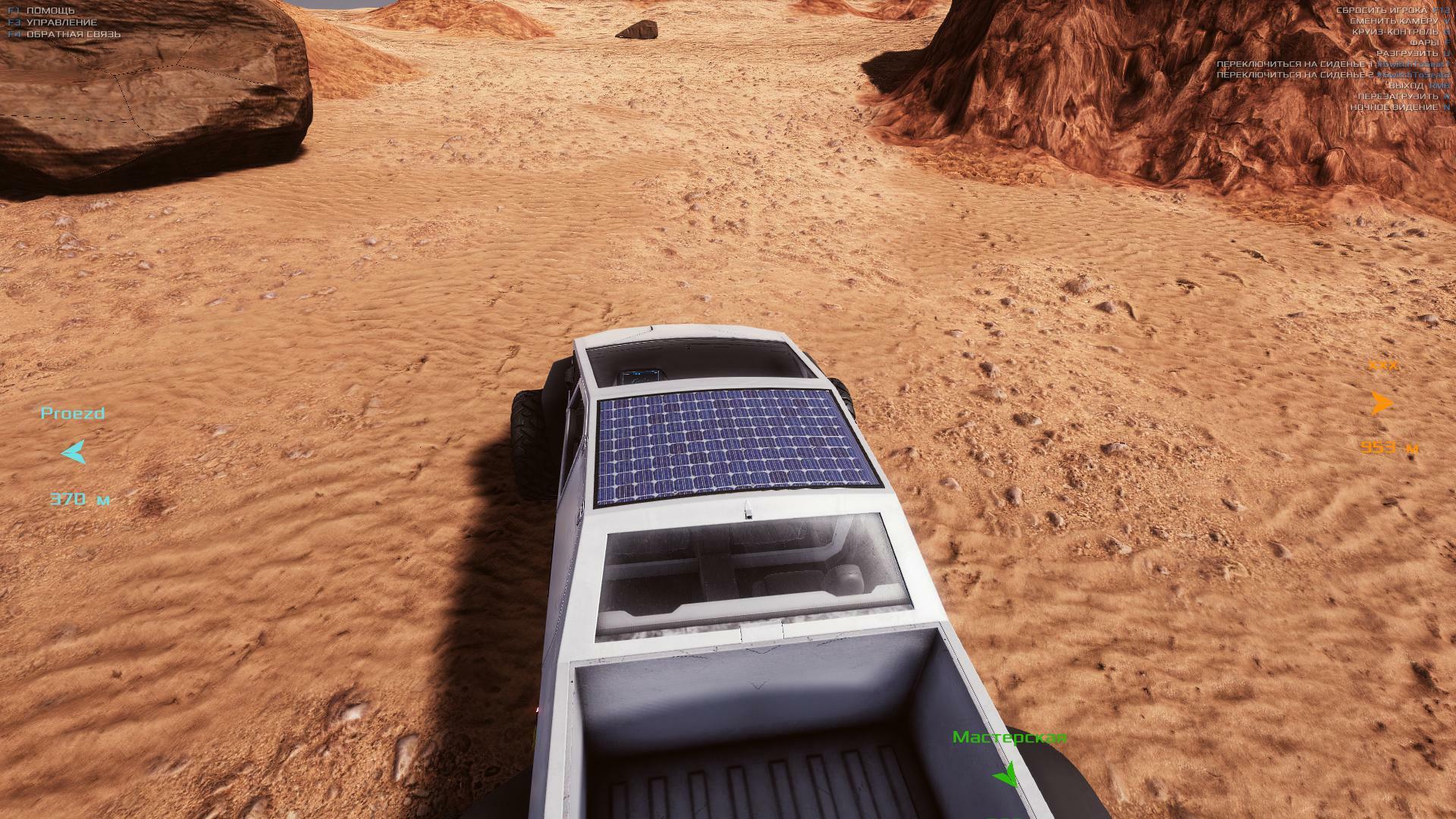Image resolution: width=1456 pixels, height=819 pixels.
Task: Choose the green Мастерская waypoint marker
Action: (1006, 775)
